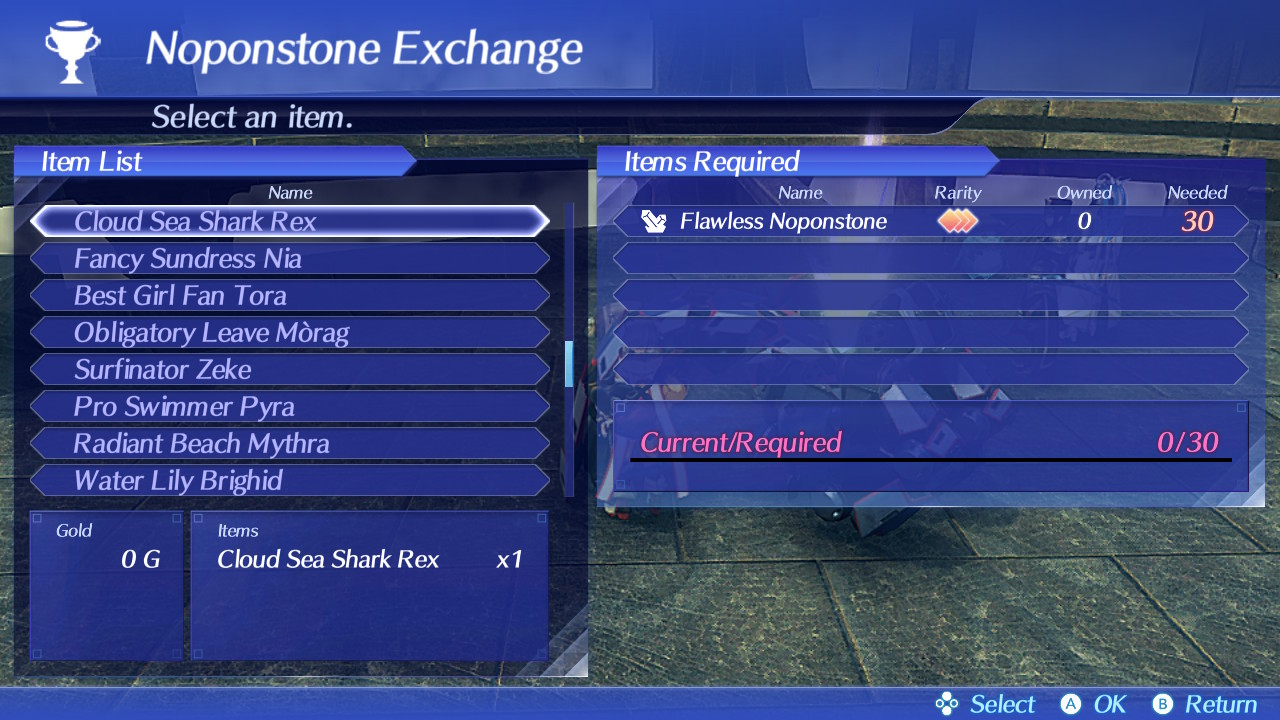
Task: Select Cloud Sea Shark Rex entry
Action: tap(290, 221)
